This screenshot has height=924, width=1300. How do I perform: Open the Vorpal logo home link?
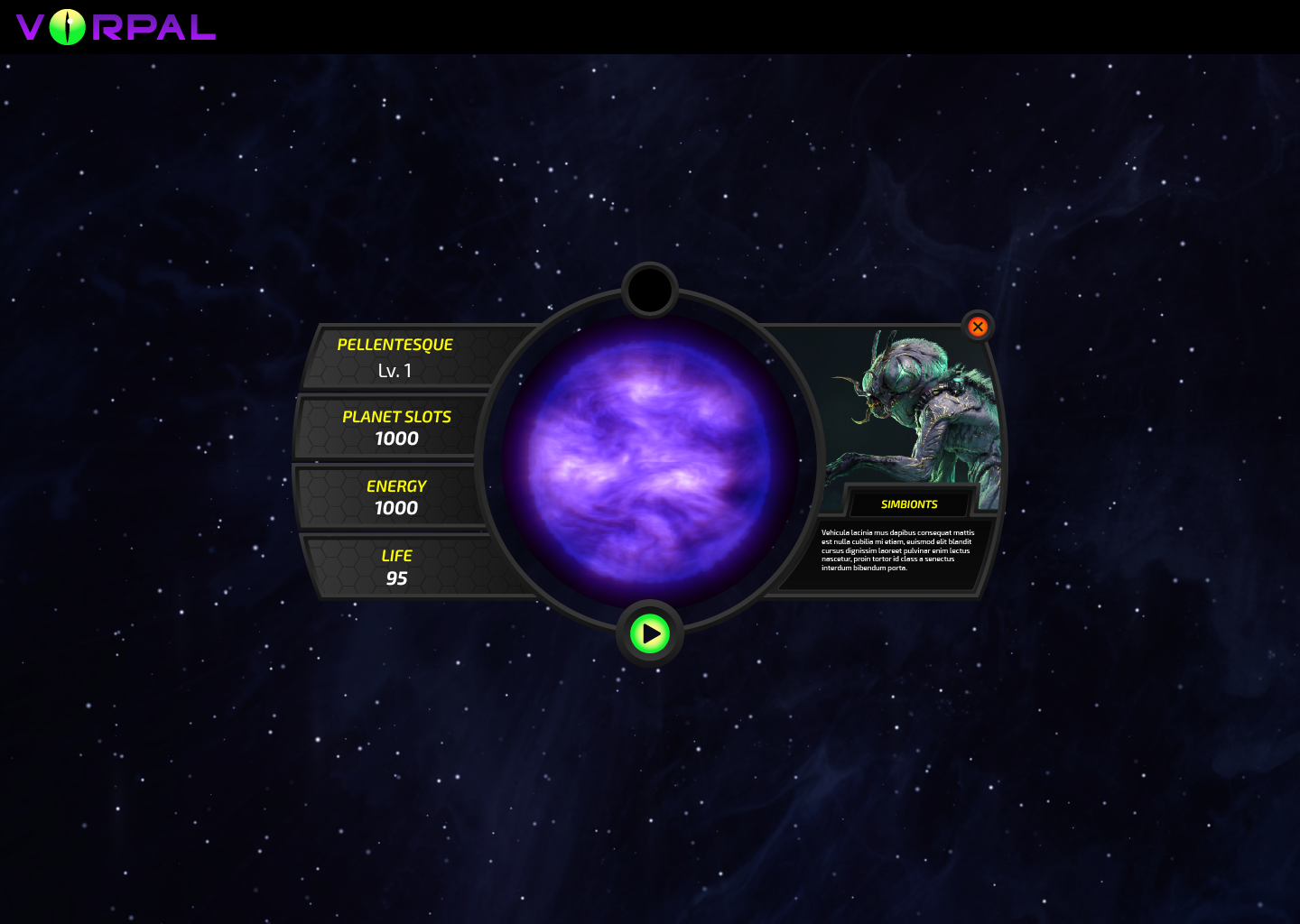(x=116, y=27)
